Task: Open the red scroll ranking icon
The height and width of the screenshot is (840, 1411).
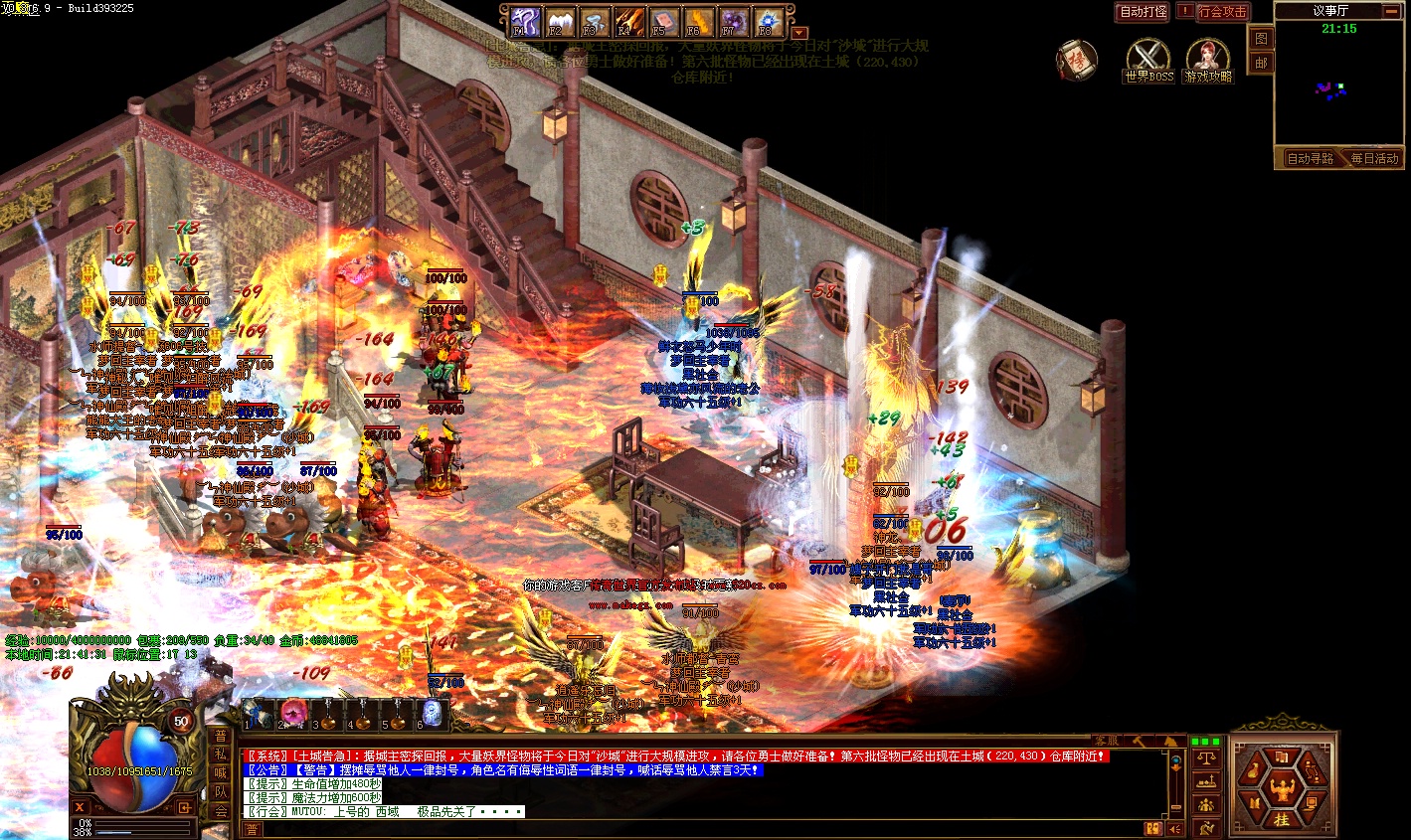Action: click(1074, 60)
